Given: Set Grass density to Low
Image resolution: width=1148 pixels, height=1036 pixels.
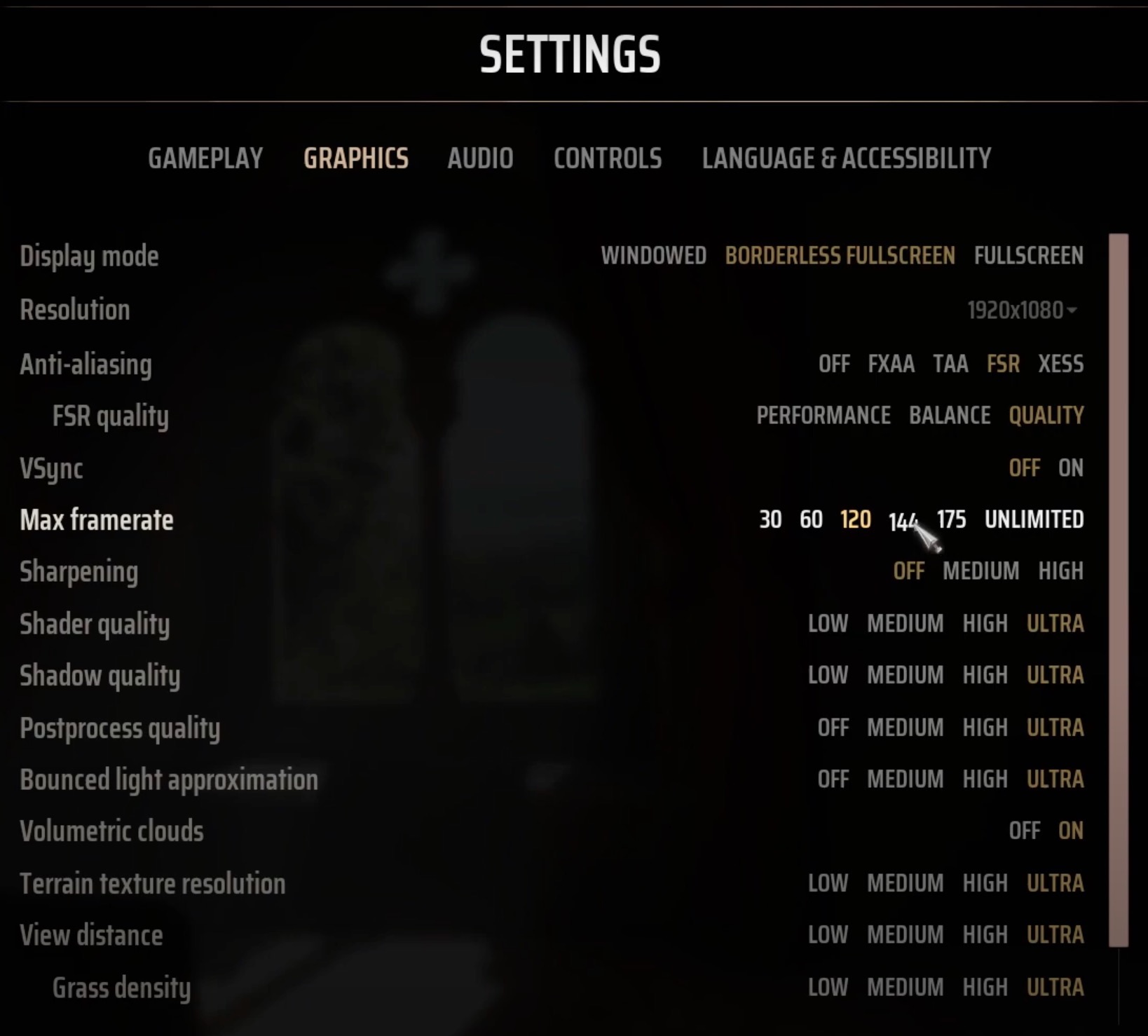Looking at the screenshot, I should [829, 986].
